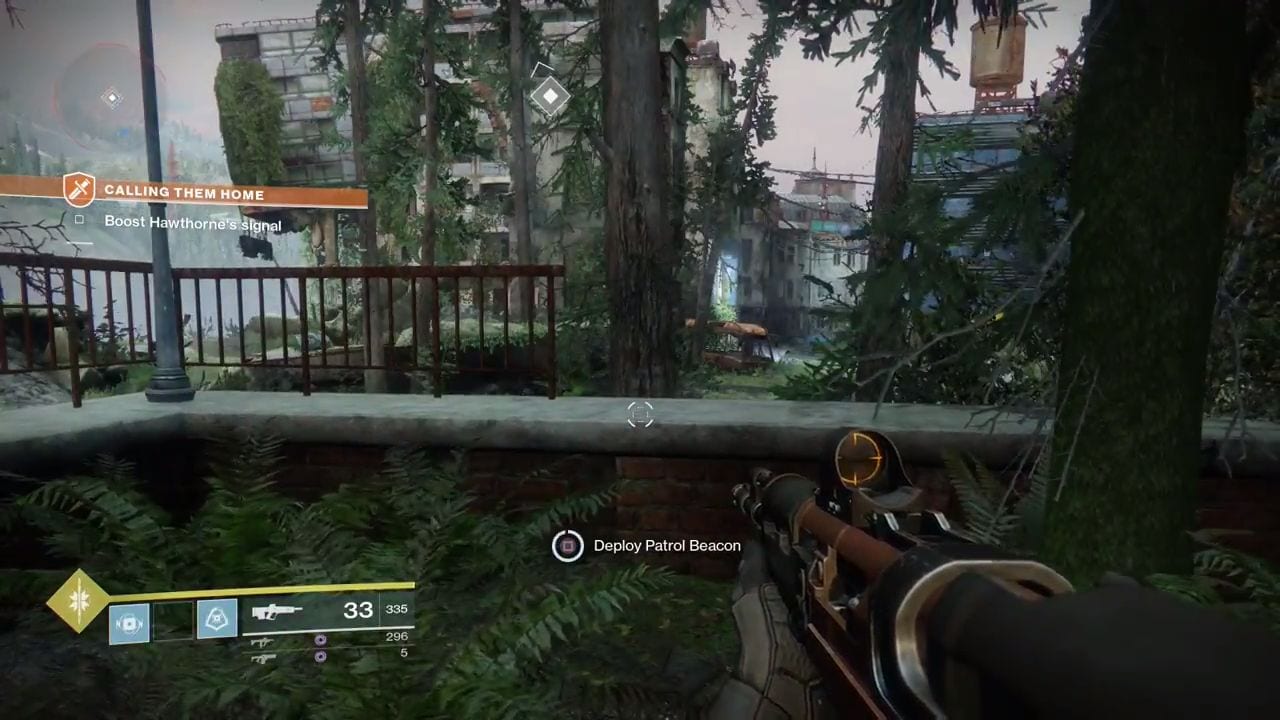Choose the weapon with 5 ammo
This screenshot has height=720, width=1280.
[262, 657]
